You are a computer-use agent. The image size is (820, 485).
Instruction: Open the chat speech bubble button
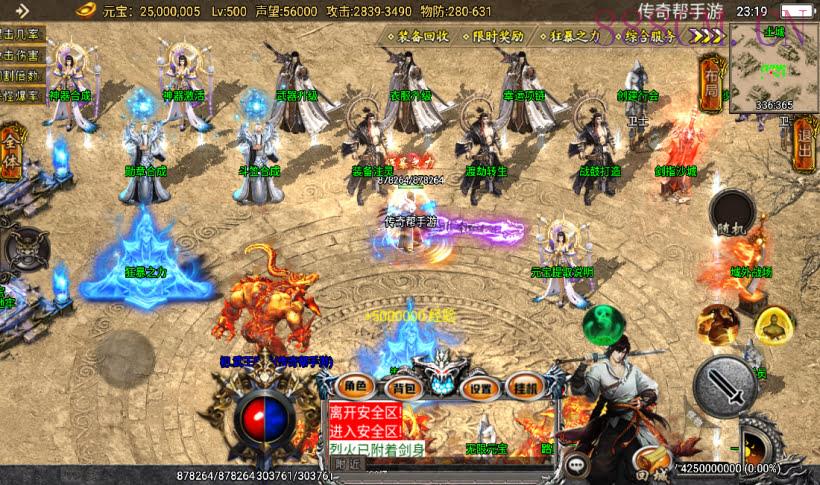coord(577,464)
